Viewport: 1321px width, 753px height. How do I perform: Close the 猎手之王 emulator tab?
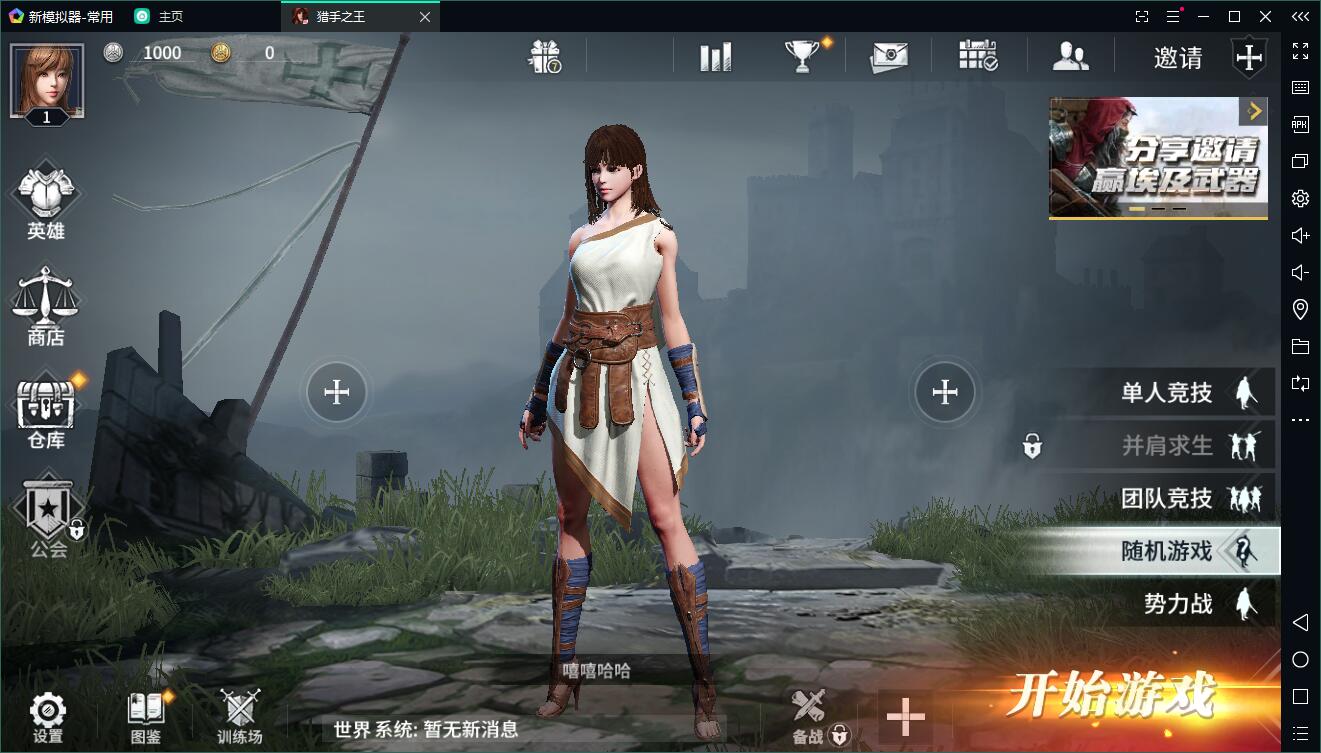coord(425,17)
